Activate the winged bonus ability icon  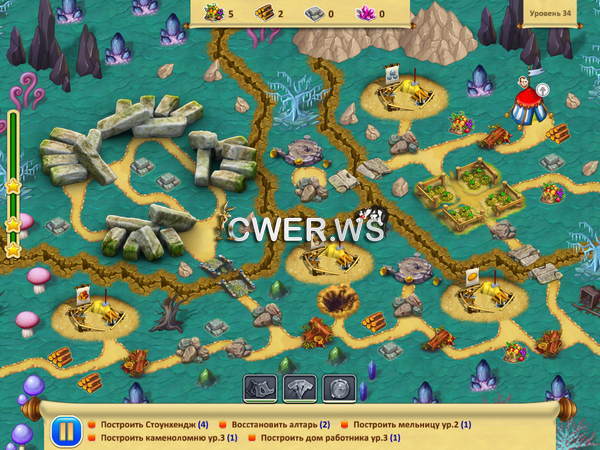pos(300,389)
